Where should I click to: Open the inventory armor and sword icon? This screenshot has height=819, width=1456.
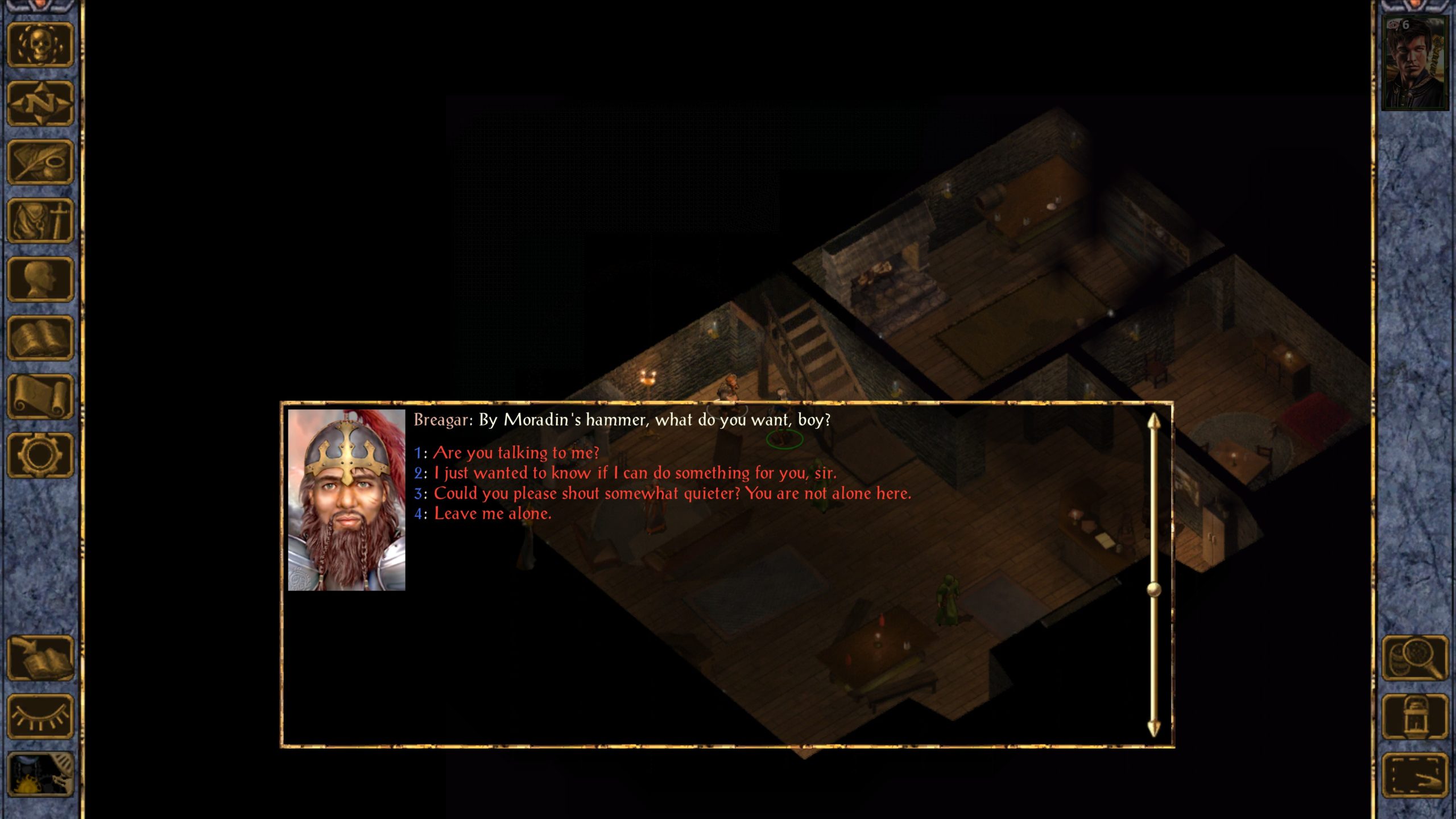pos(40,221)
